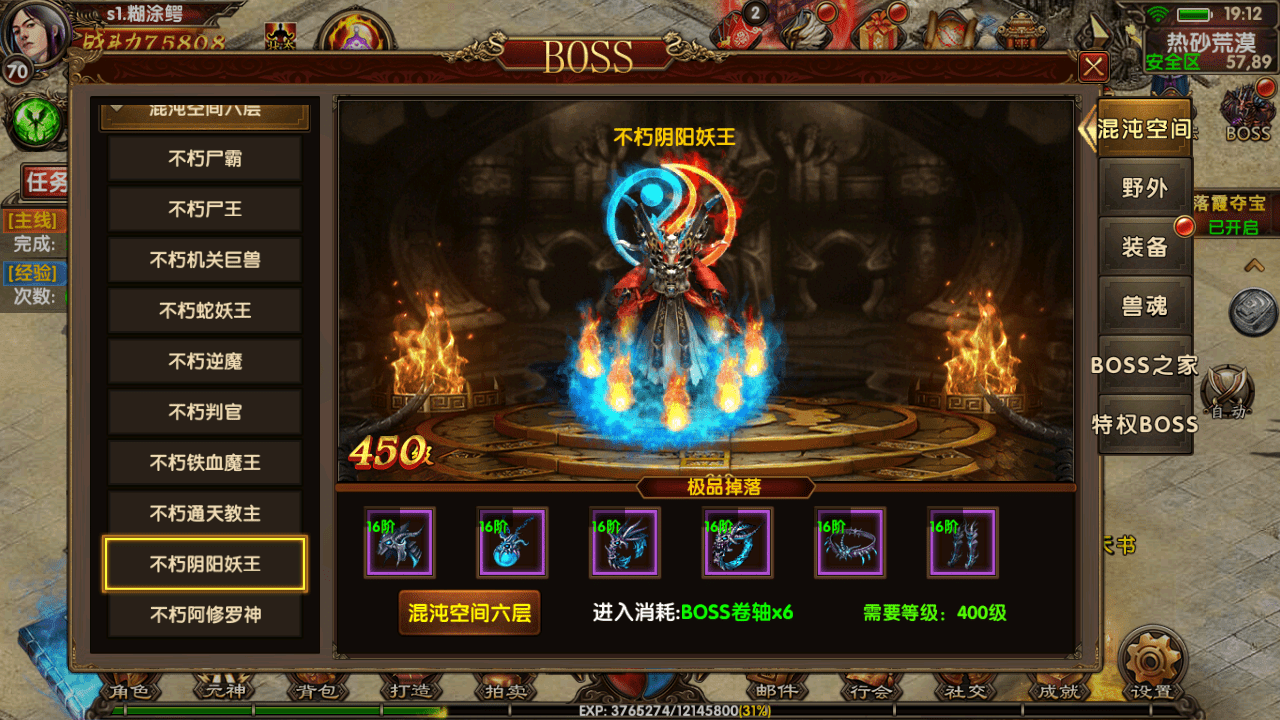Close the BOSS panel
1280x720 pixels.
click(x=1094, y=67)
